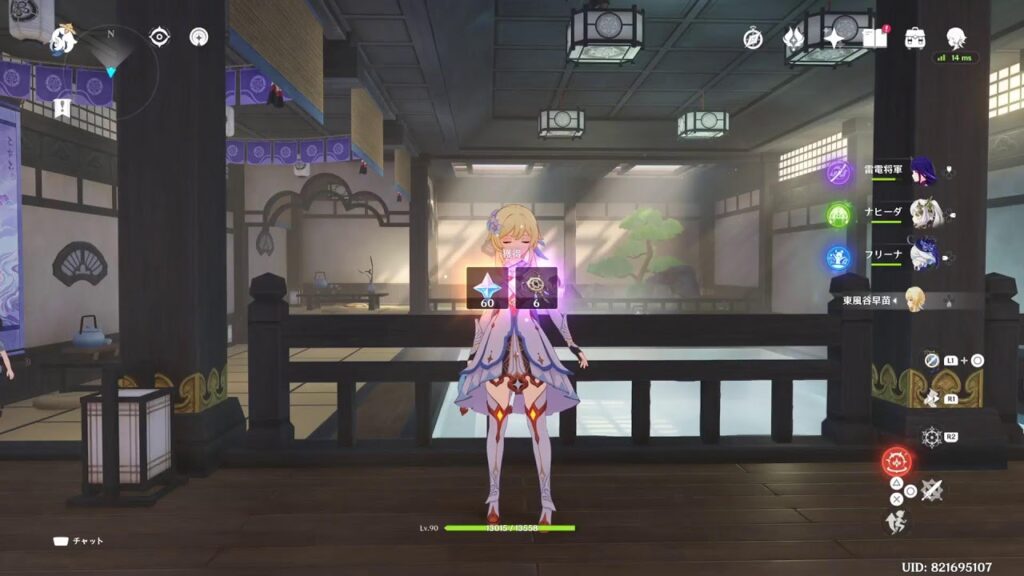
Task: Switch to party member フリーナ
Action: point(920,257)
